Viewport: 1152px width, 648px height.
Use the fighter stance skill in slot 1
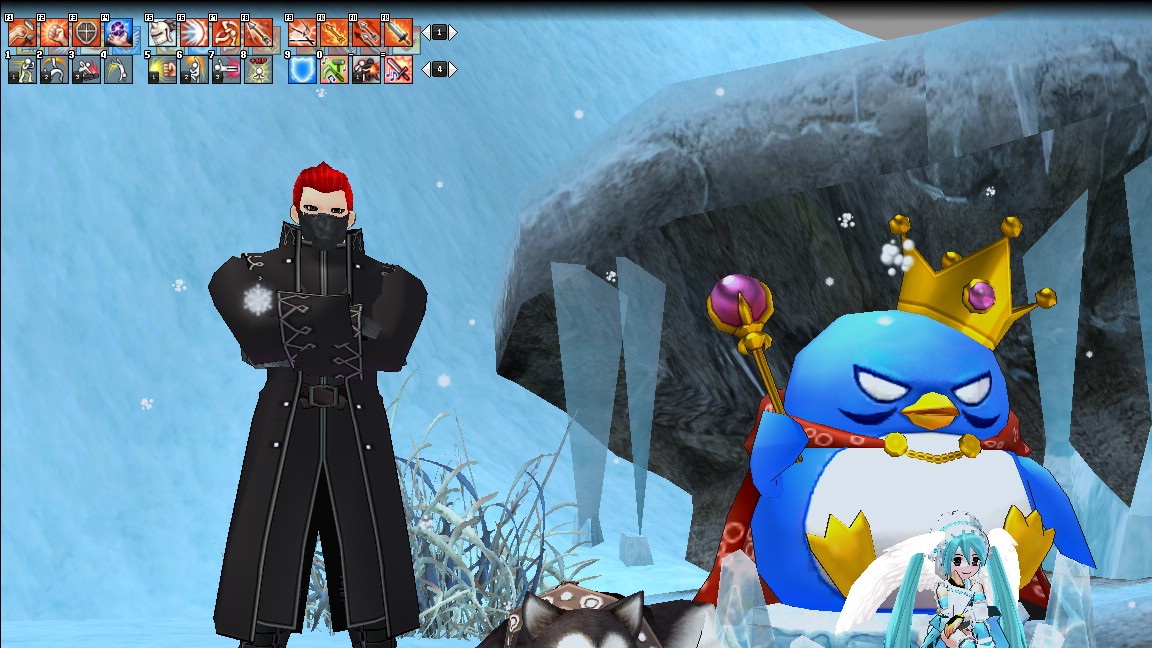23,70
